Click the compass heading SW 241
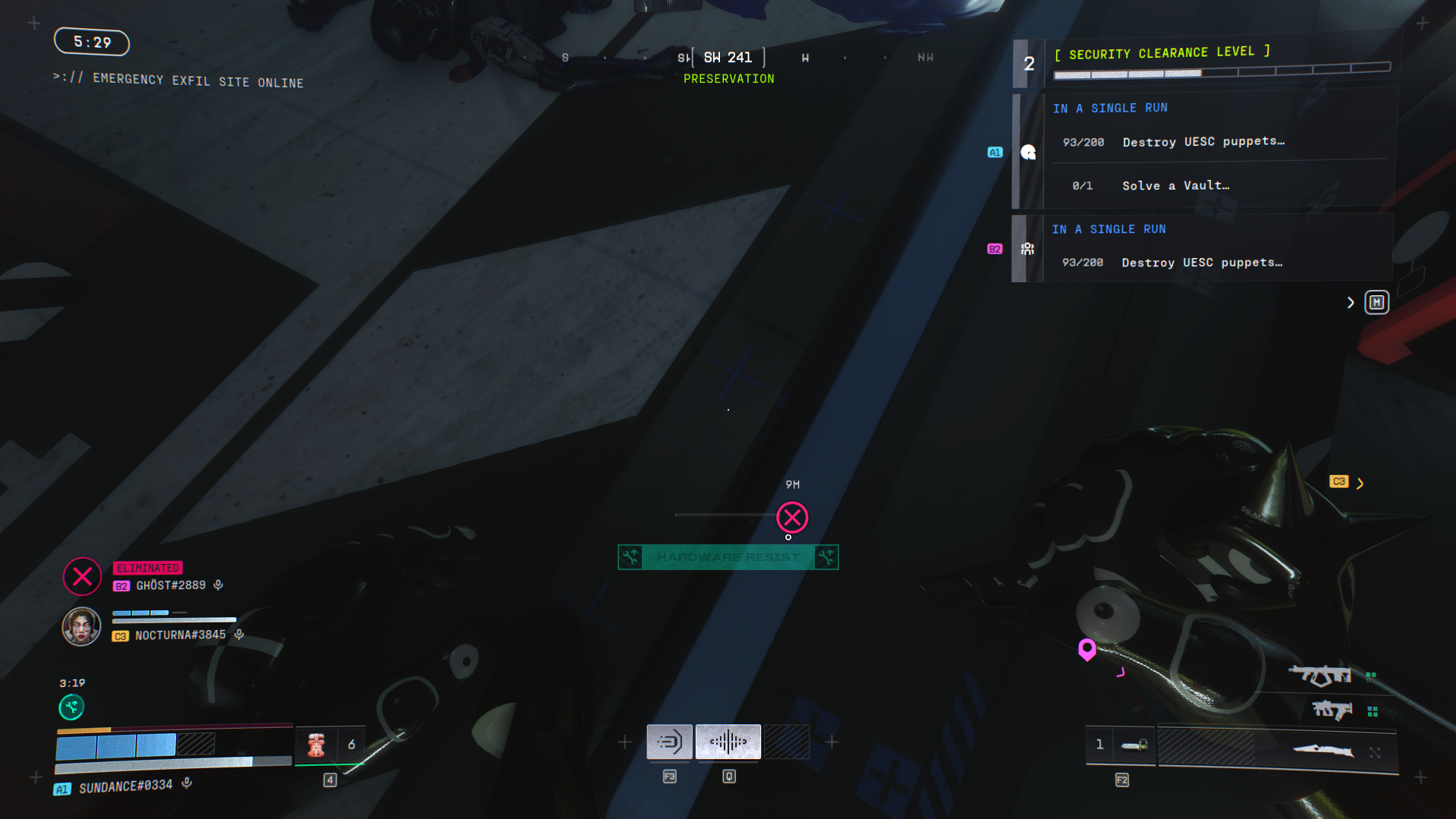1456x819 pixels. [x=728, y=58]
